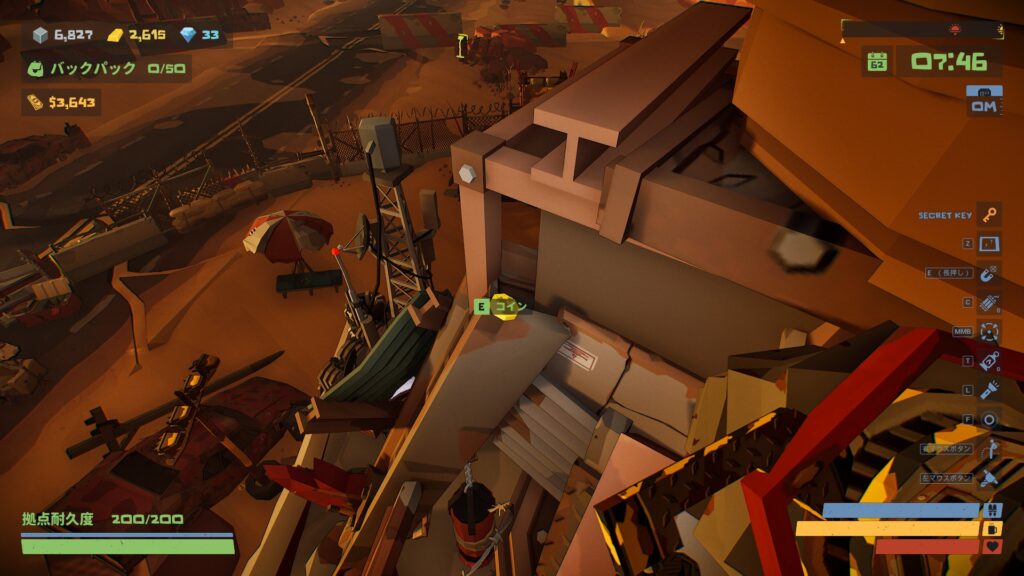The image size is (1024, 576).
Task: Use the spray bottle item icon
Action: tap(989, 361)
